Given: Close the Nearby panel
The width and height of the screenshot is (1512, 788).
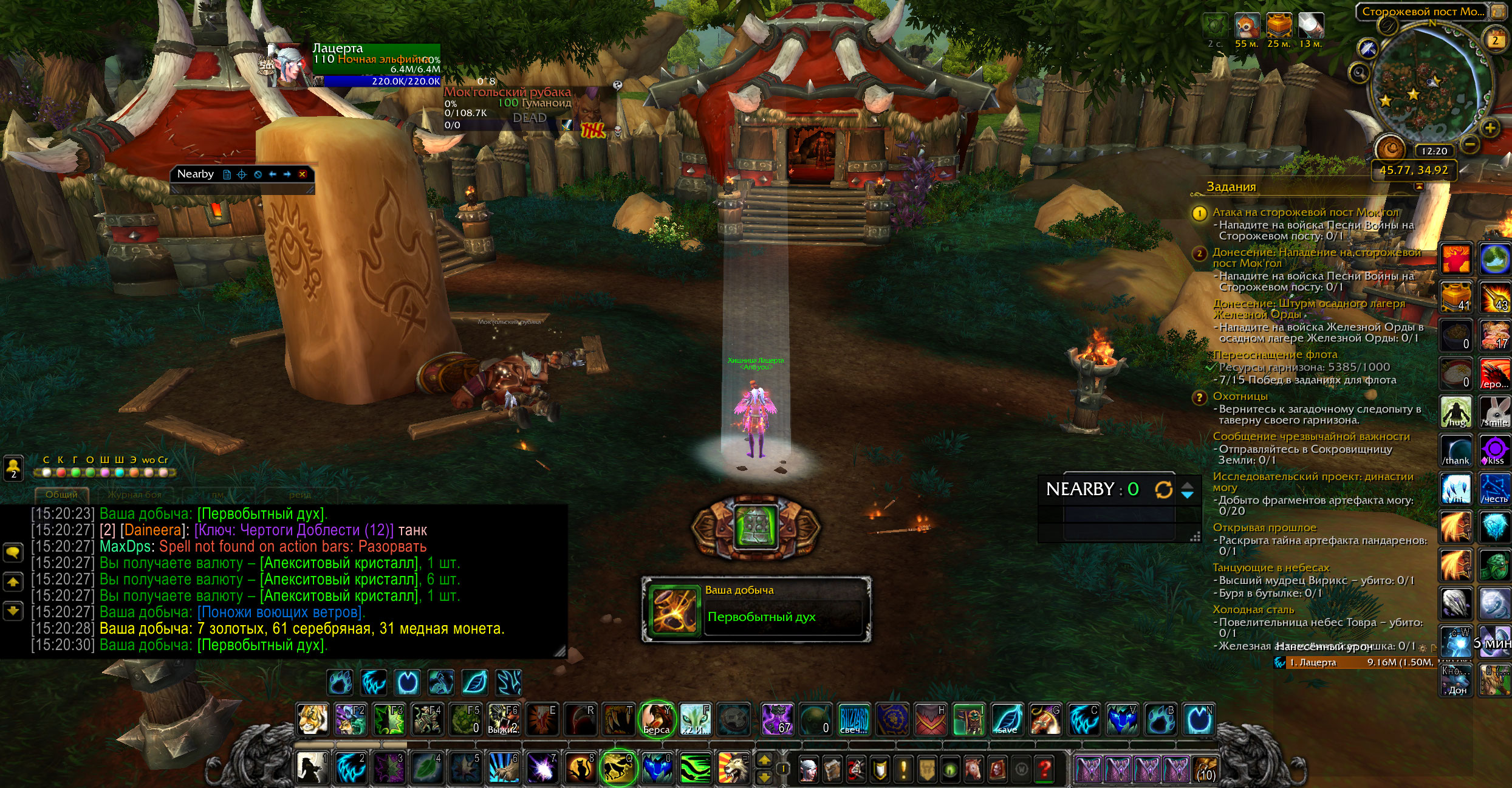Looking at the screenshot, I should (302, 174).
